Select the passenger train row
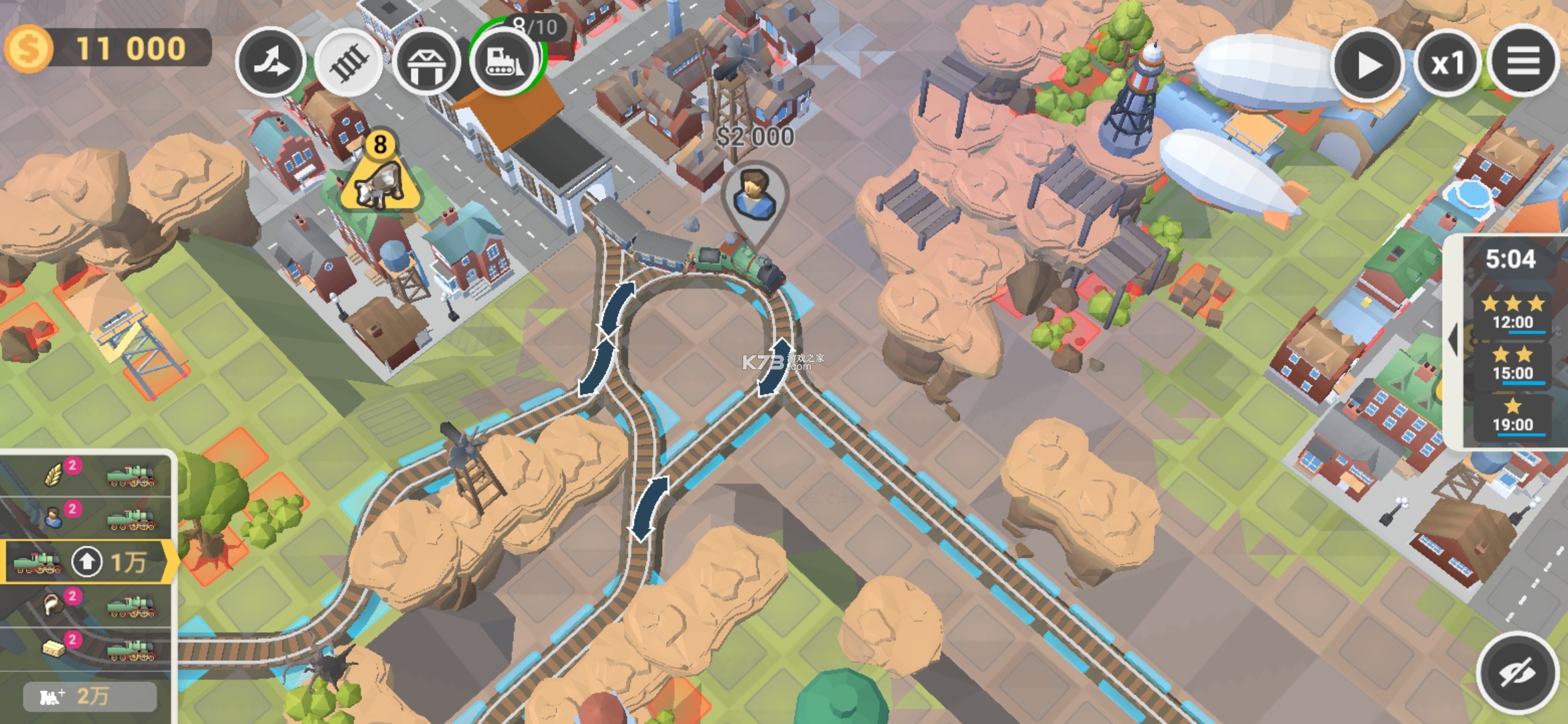 tap(87, 518)
